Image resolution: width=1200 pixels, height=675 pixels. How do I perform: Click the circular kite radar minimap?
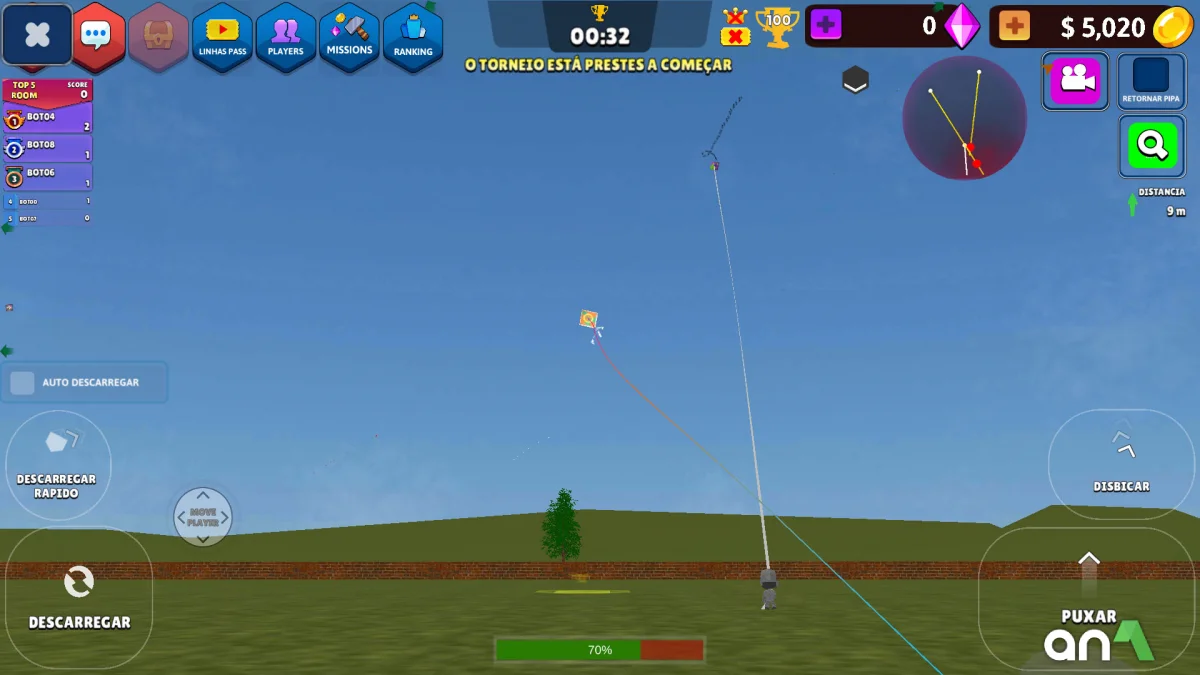click(x=964, y=118)
